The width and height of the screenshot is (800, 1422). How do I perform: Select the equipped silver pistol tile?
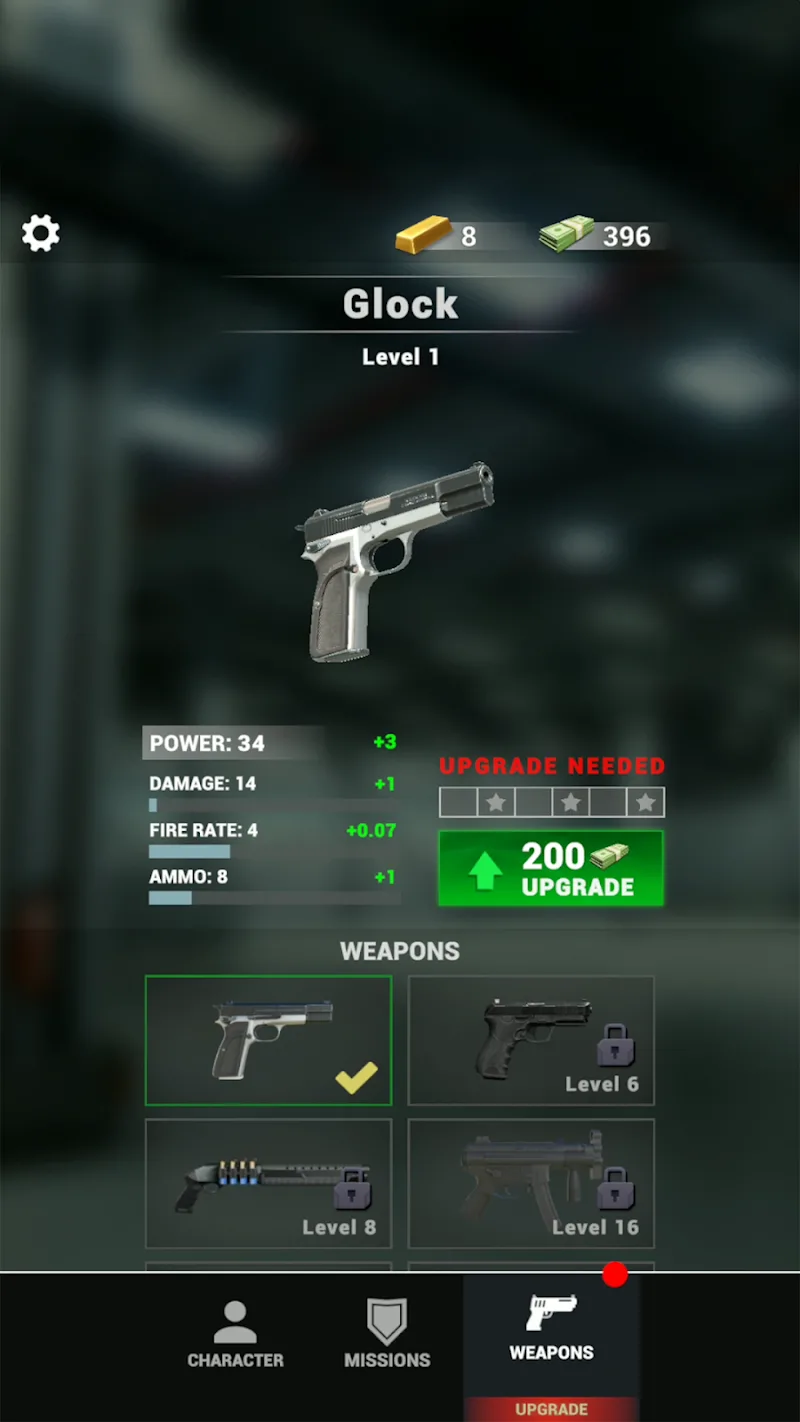coord(268,1041)
